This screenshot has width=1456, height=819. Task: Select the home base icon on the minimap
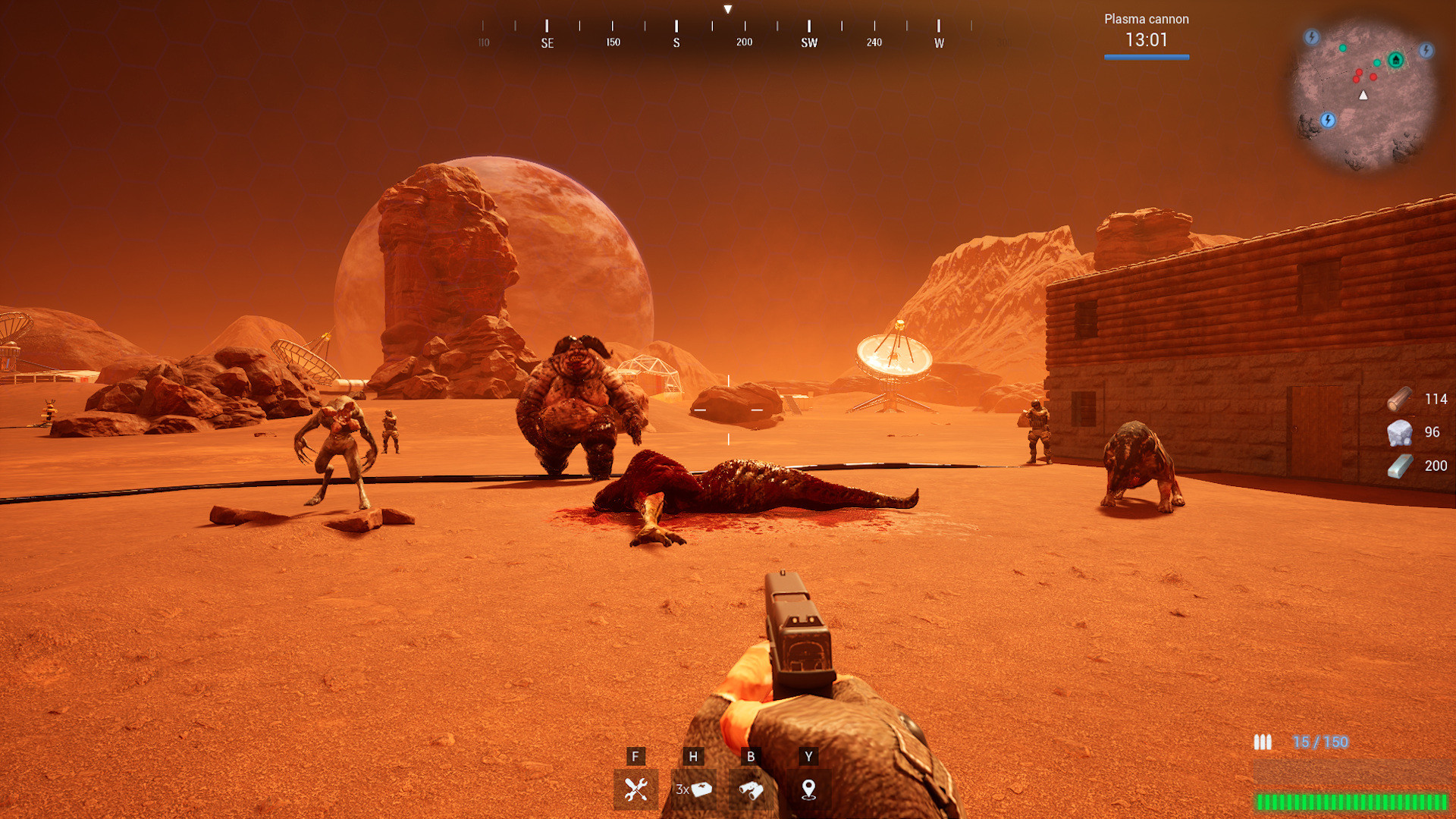[x=1395, y=61]
